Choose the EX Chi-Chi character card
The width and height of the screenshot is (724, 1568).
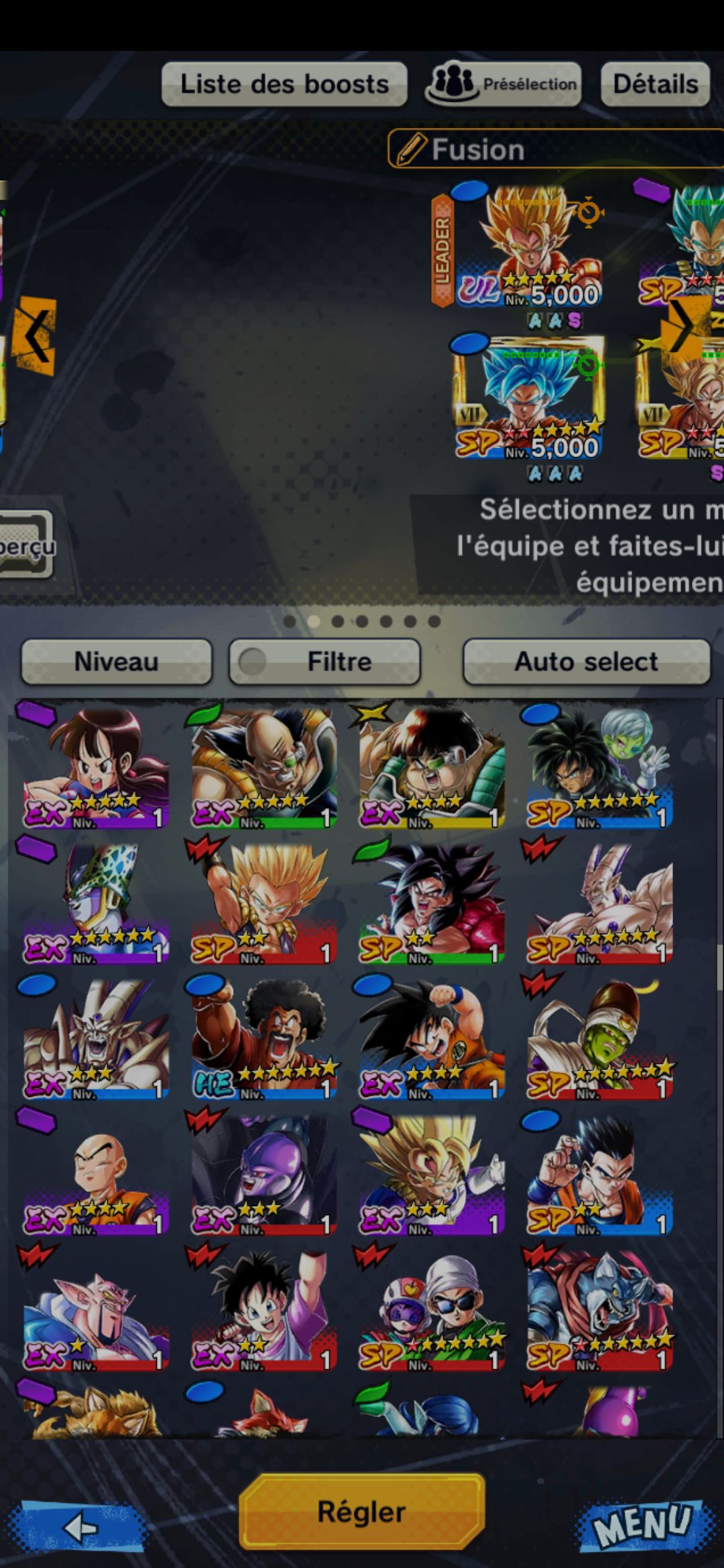pos(95,767)
